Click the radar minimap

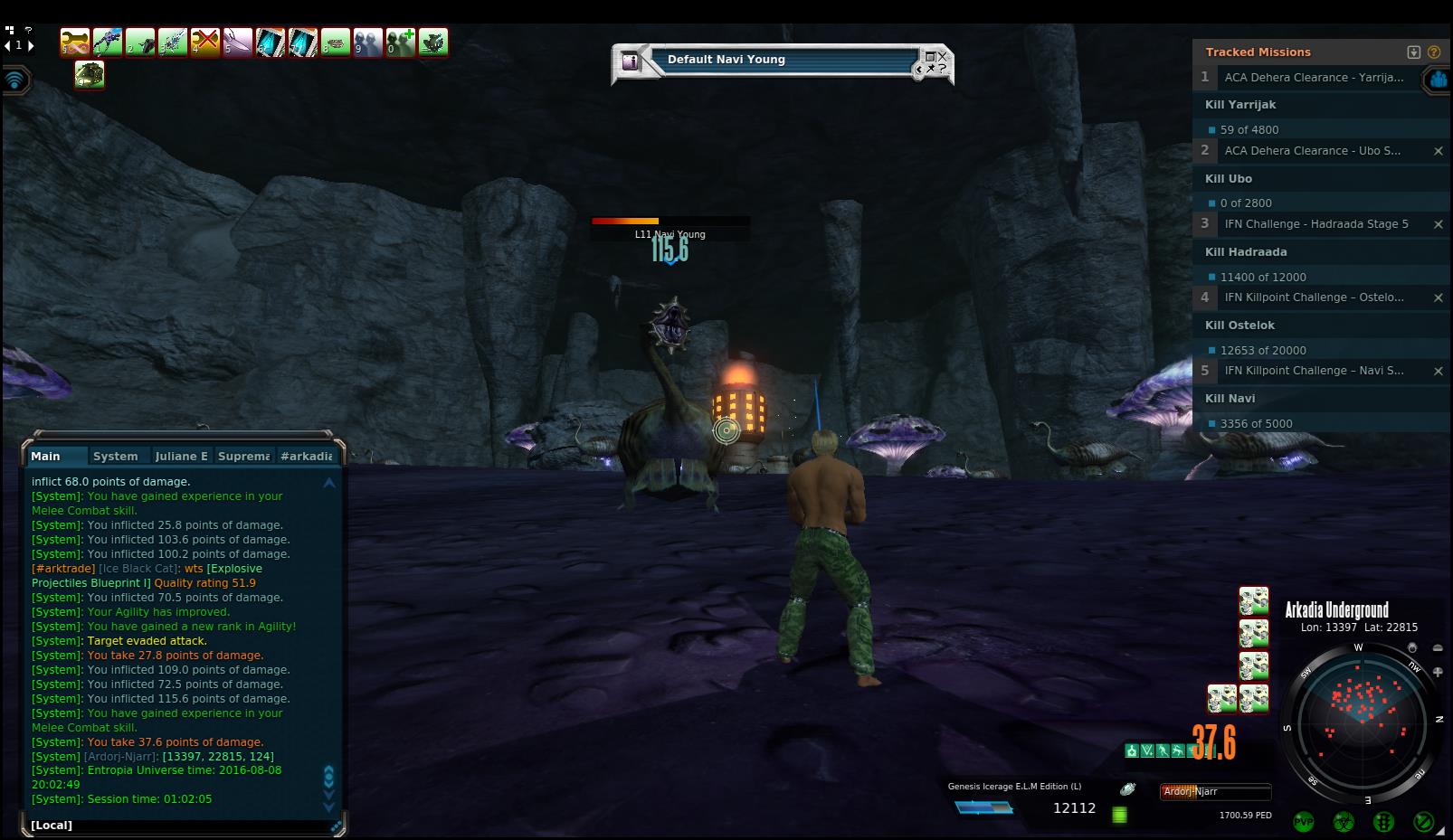[x=1361, y=722]
